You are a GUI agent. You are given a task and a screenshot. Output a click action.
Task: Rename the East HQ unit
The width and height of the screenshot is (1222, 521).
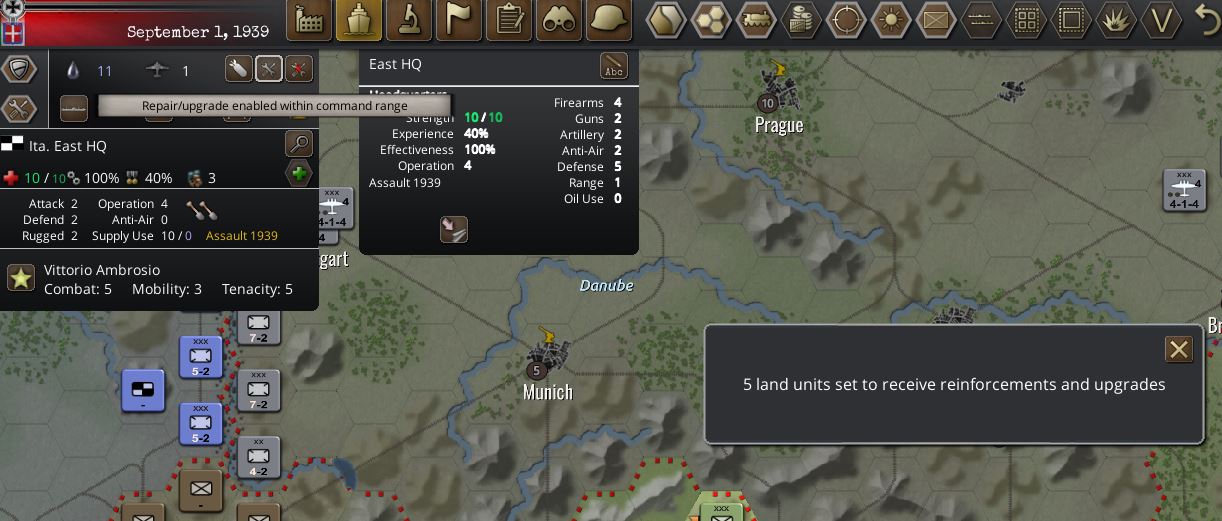pyautogui.click(x=613, y=66)
